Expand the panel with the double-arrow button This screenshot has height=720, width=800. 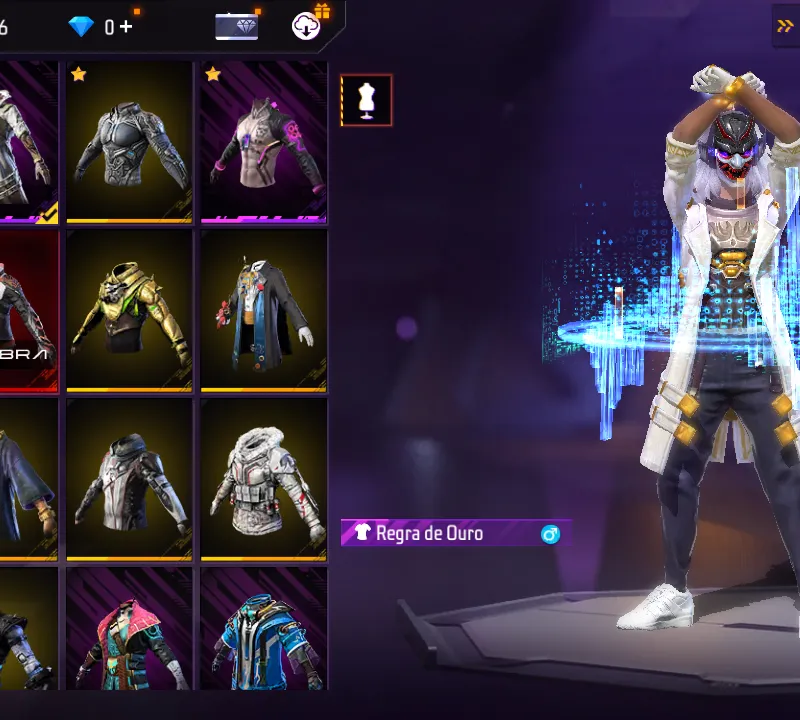(785, 26)
